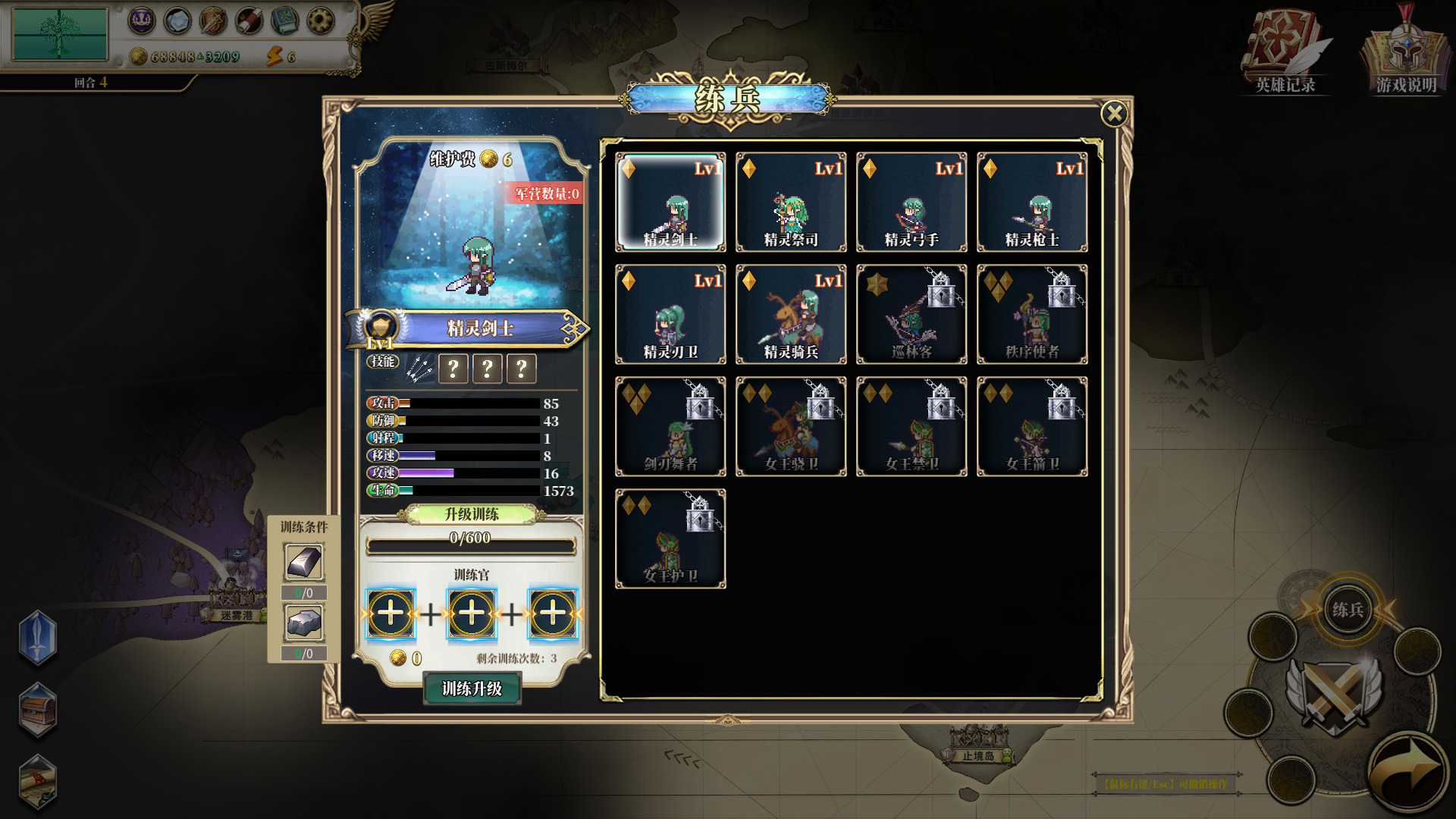Viewport: 1456px width, 819px height.
Task: Open the gear settings icon
Action: [x=321, y=21]
